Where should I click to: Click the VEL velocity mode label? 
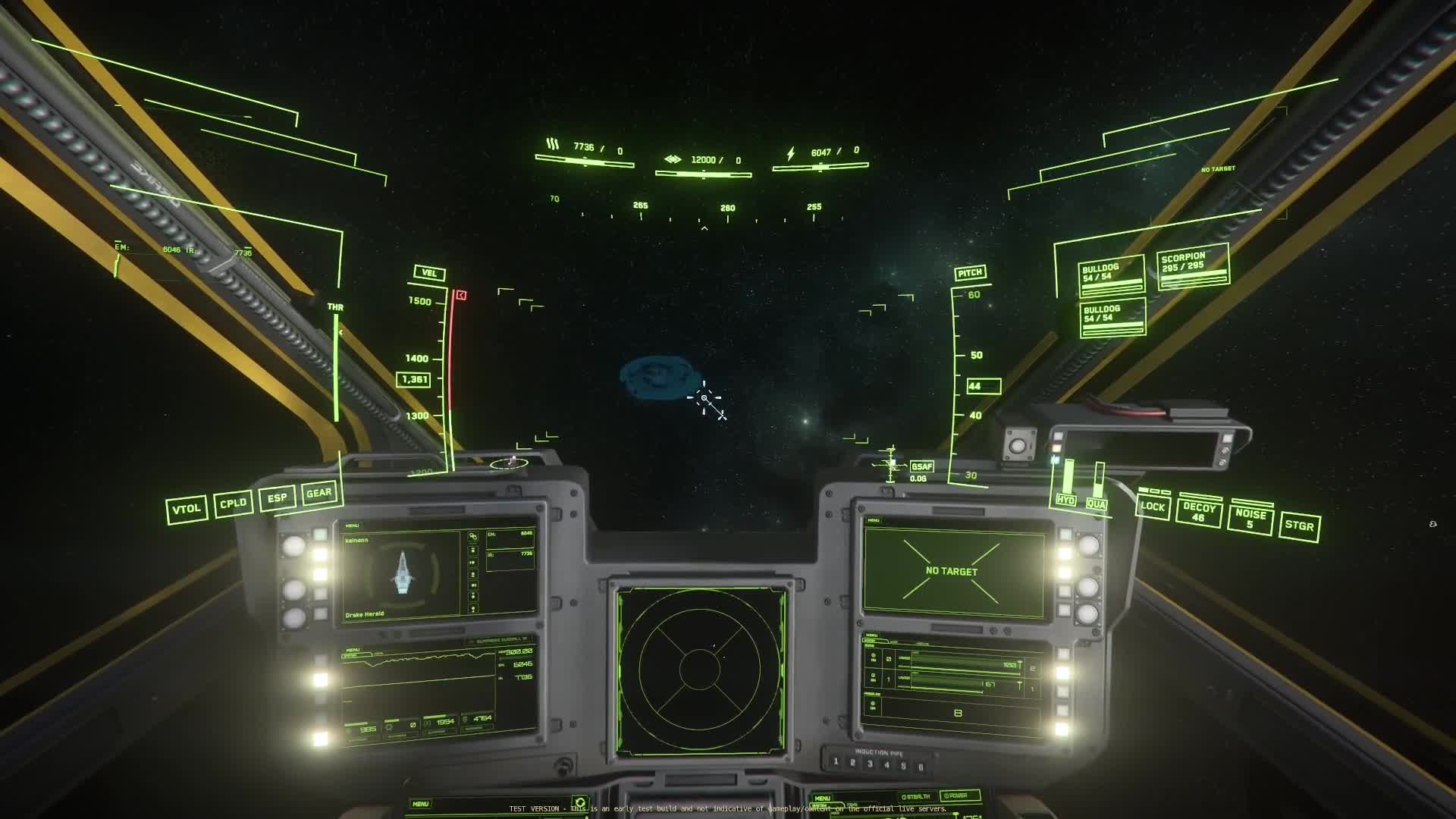[x=429, y=273]
